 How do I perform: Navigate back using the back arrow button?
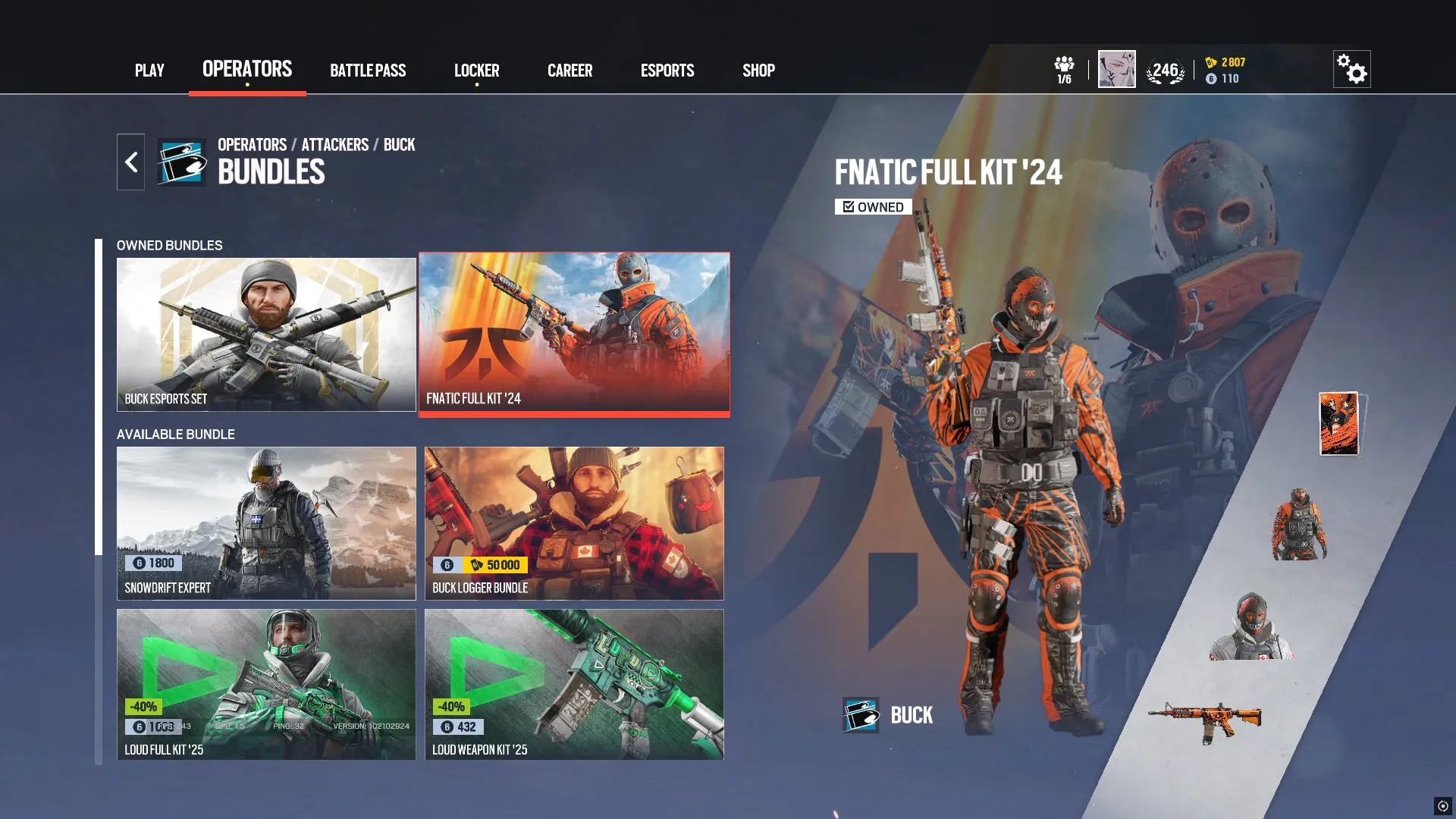tap(130, 161)
